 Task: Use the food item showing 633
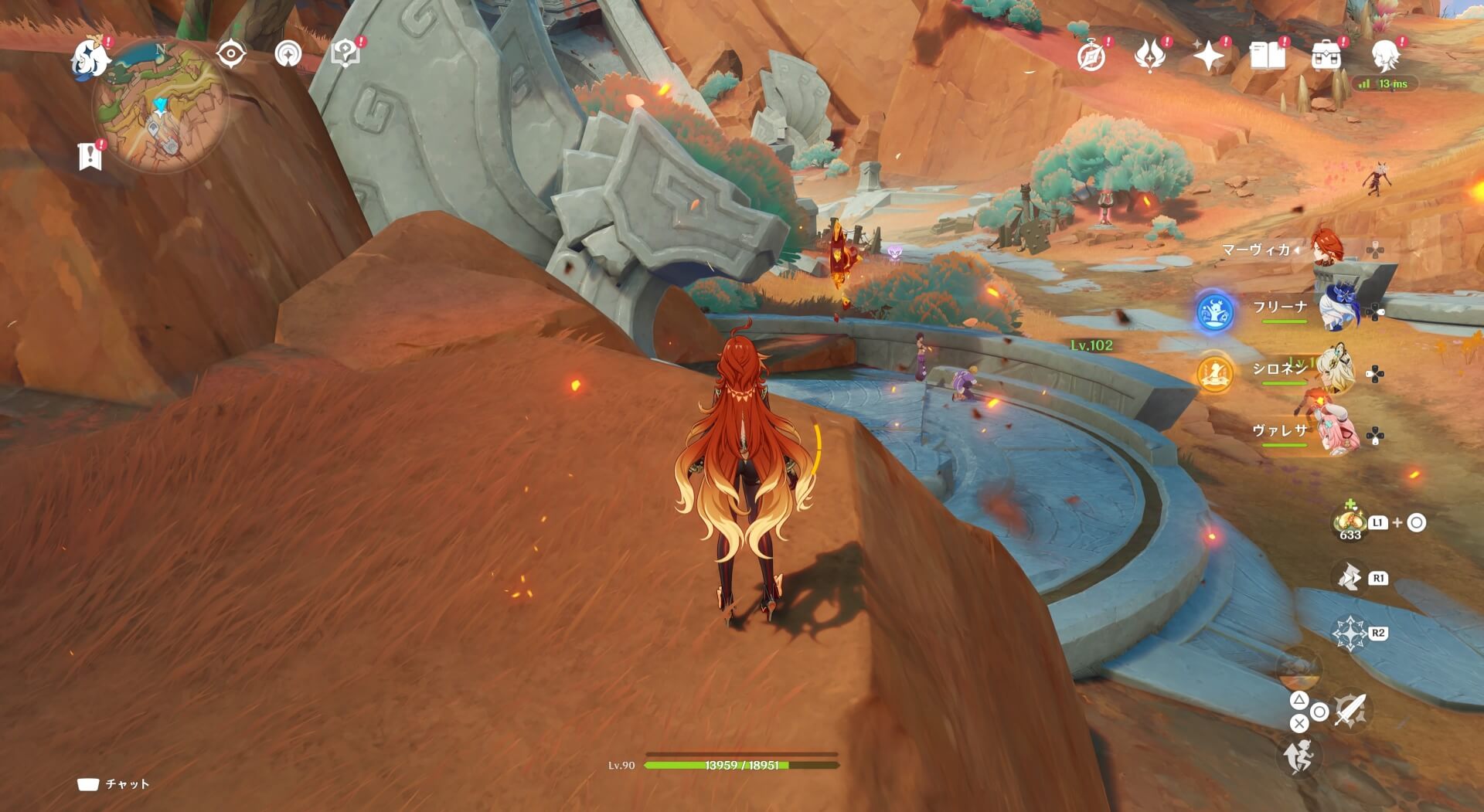pos(1350,523)
